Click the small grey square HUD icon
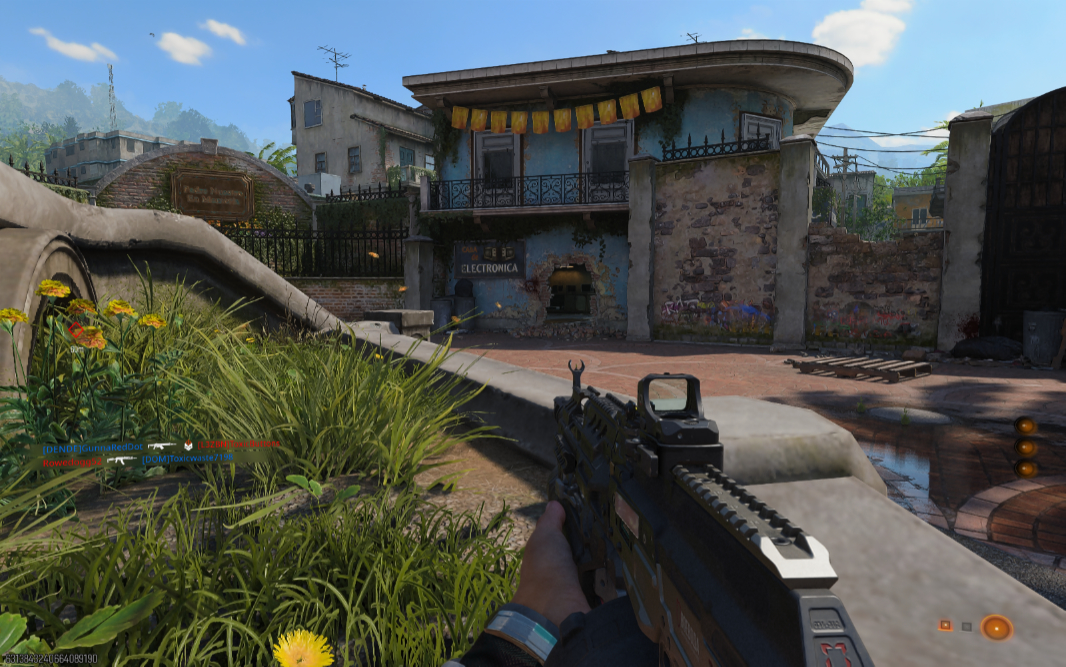The width and height of the screenshot is (1066, 667). coord(967,627)
